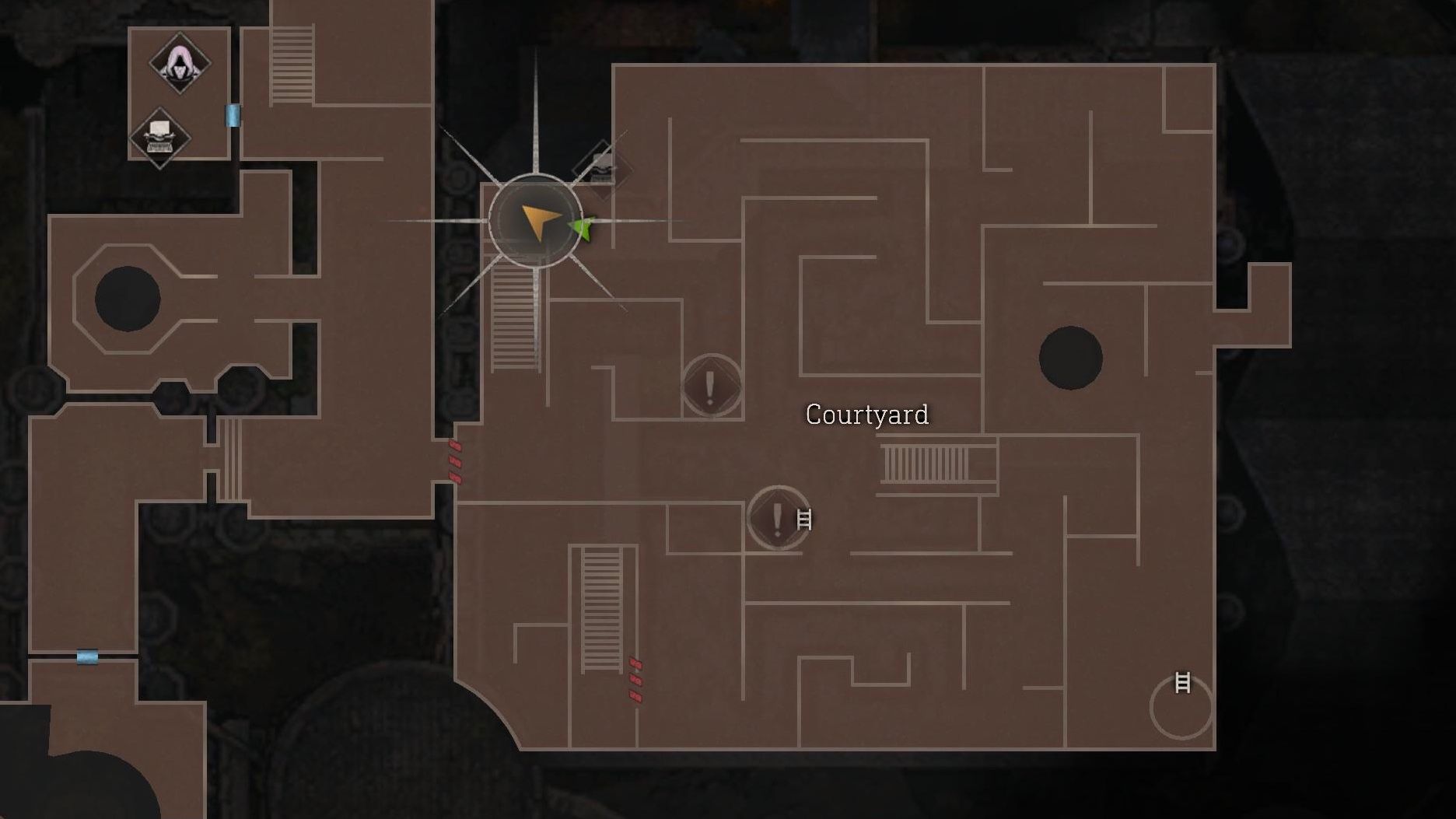Click the typewriter marker below the merchant
This screenshot has height=819, width=1456.
point(159,138)
